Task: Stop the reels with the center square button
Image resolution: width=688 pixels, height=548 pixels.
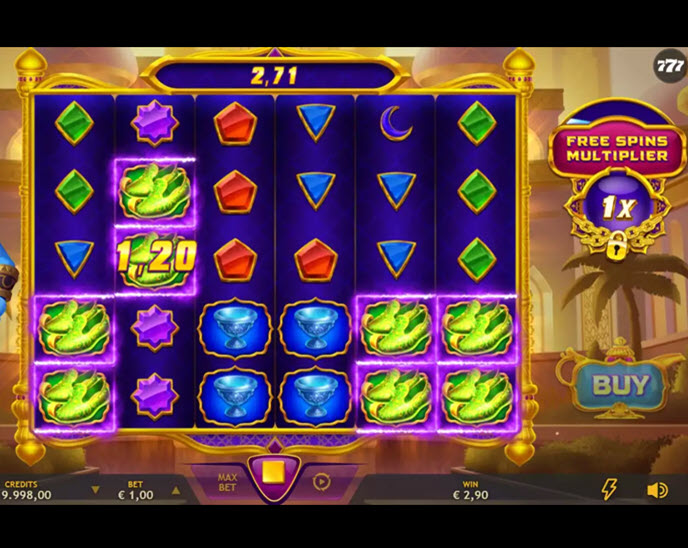Action: pyautogui.click(x=269, y=472)
